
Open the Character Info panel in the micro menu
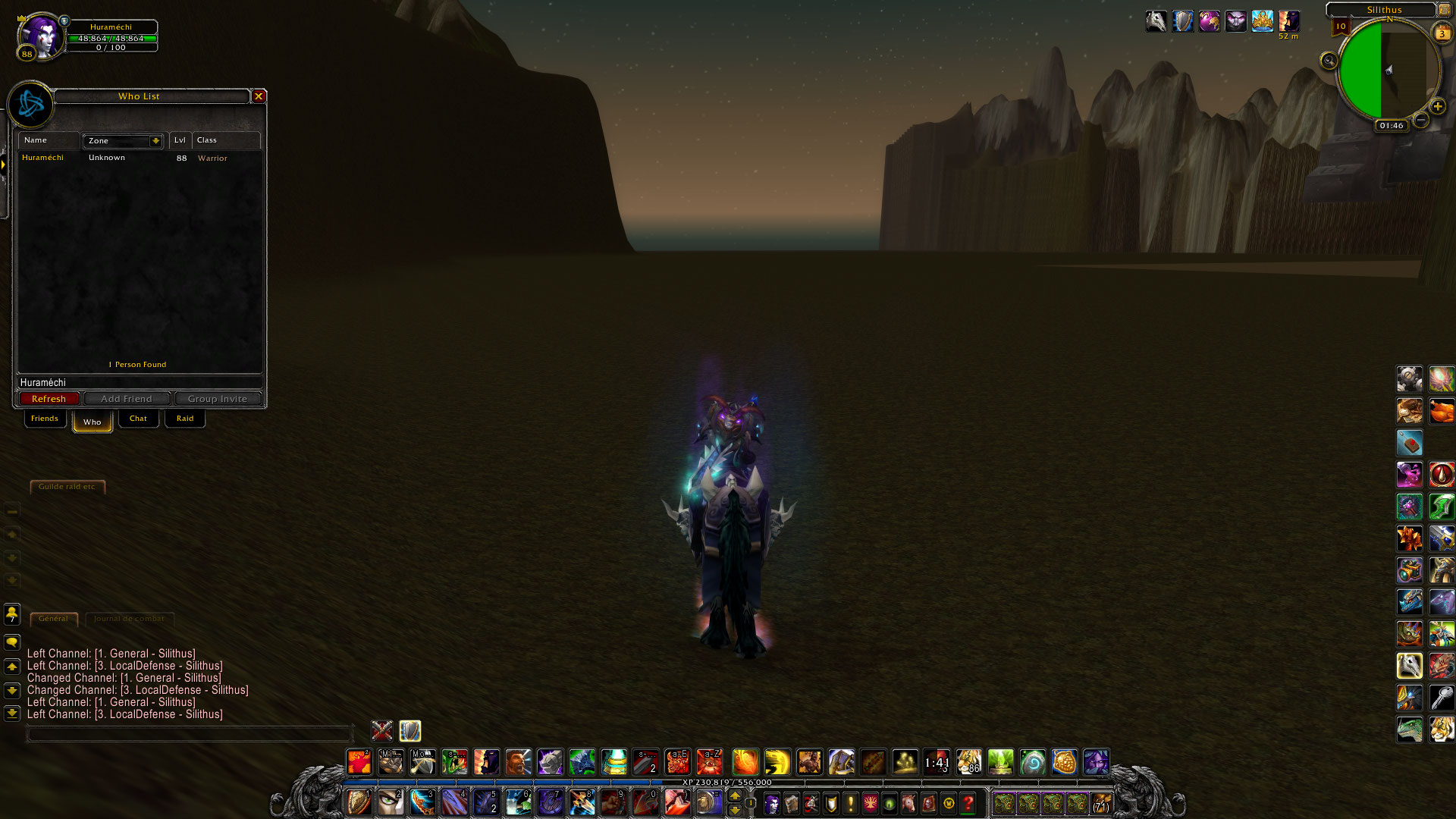pyautogui.click(x=772, y=803)
